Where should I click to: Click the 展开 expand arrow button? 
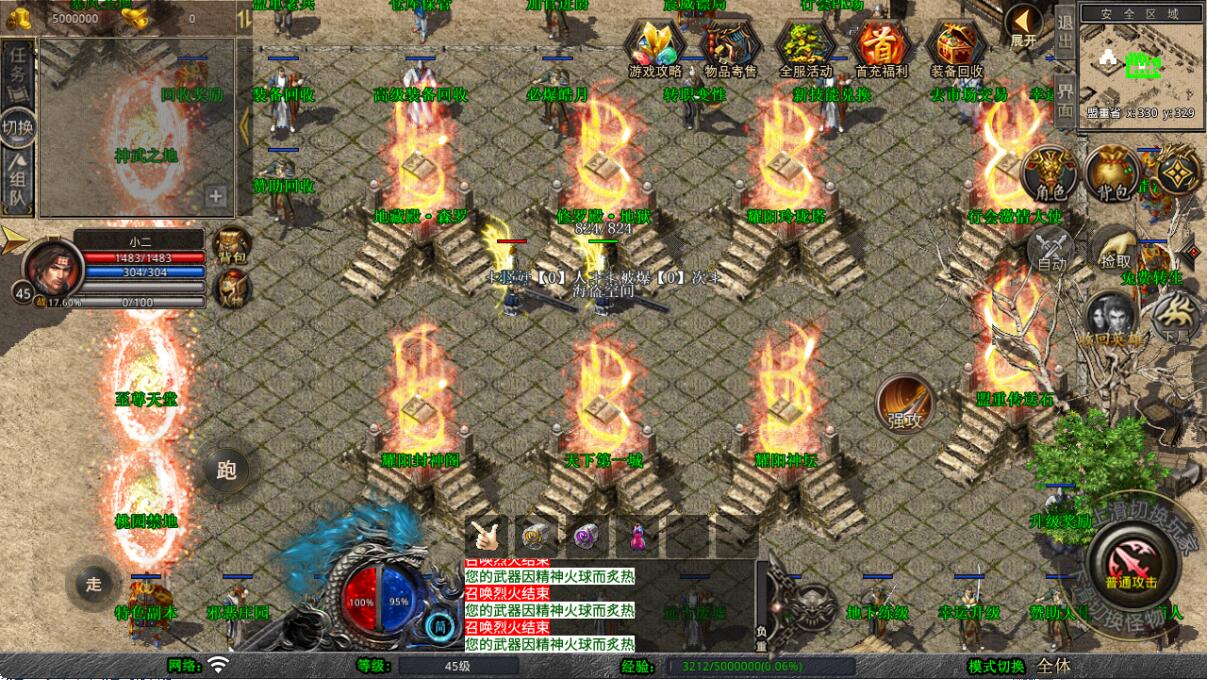1023,26
